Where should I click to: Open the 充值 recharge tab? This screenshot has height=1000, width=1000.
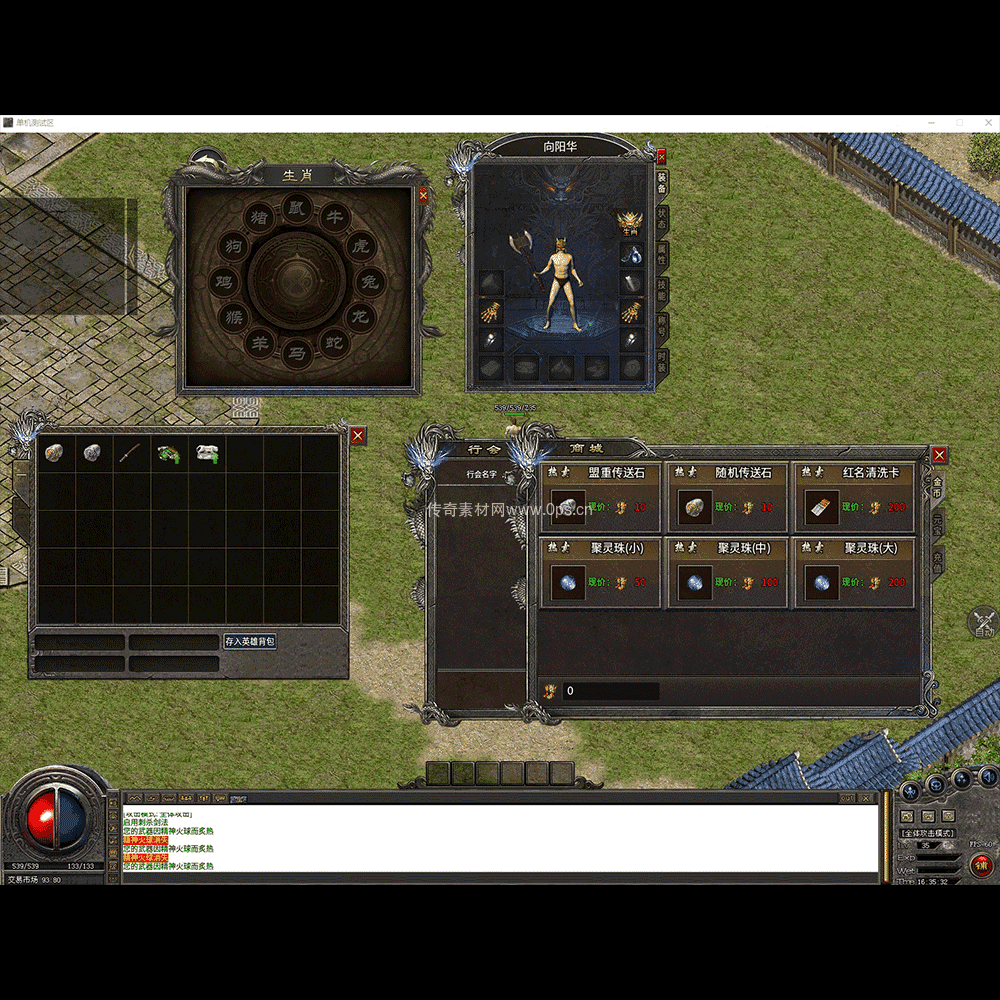938,563
